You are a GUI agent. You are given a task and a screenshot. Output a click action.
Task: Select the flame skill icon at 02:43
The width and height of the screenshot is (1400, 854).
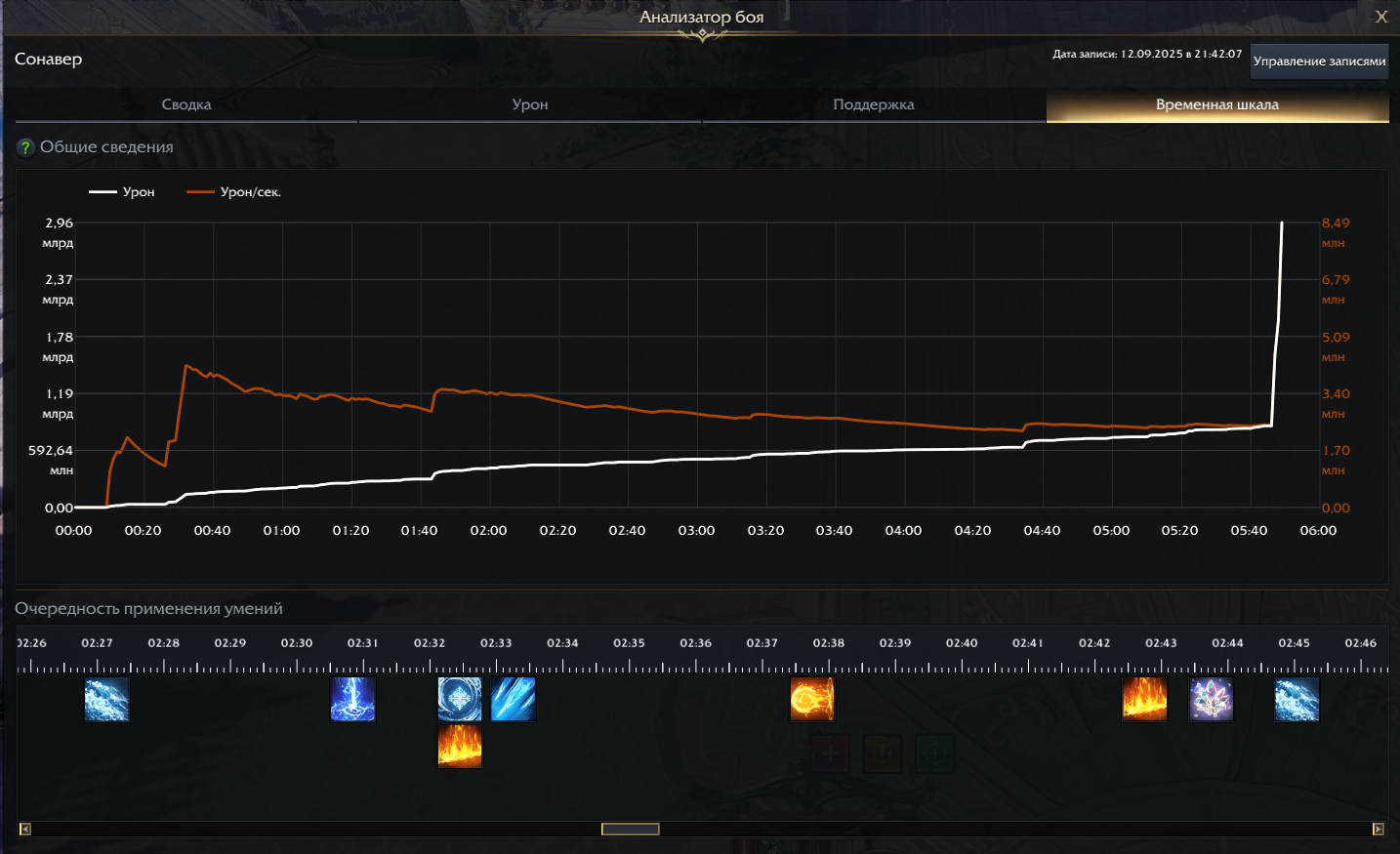pos(1144,699)
